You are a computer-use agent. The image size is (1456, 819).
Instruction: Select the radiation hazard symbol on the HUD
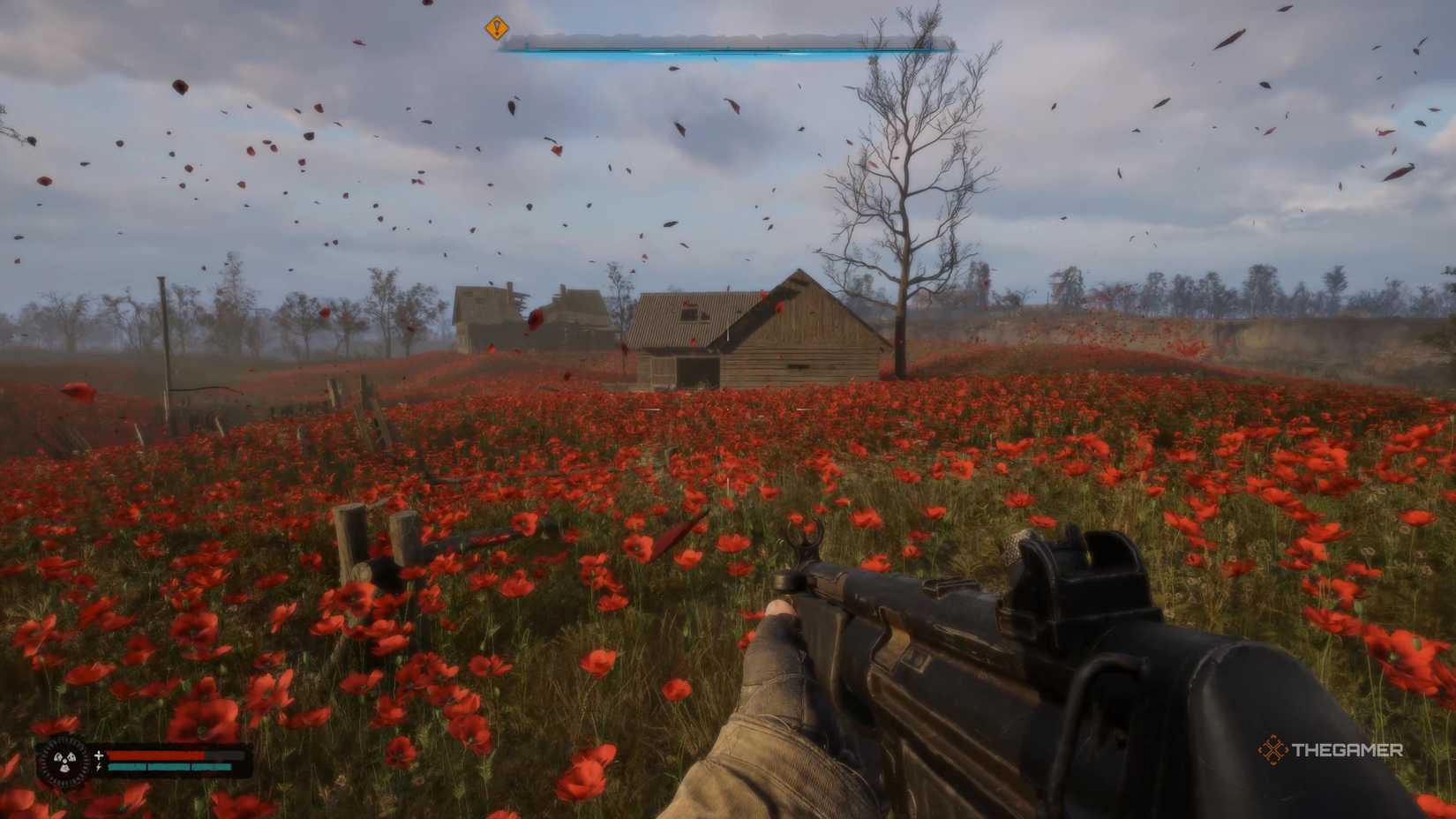[x=64, y=761]
